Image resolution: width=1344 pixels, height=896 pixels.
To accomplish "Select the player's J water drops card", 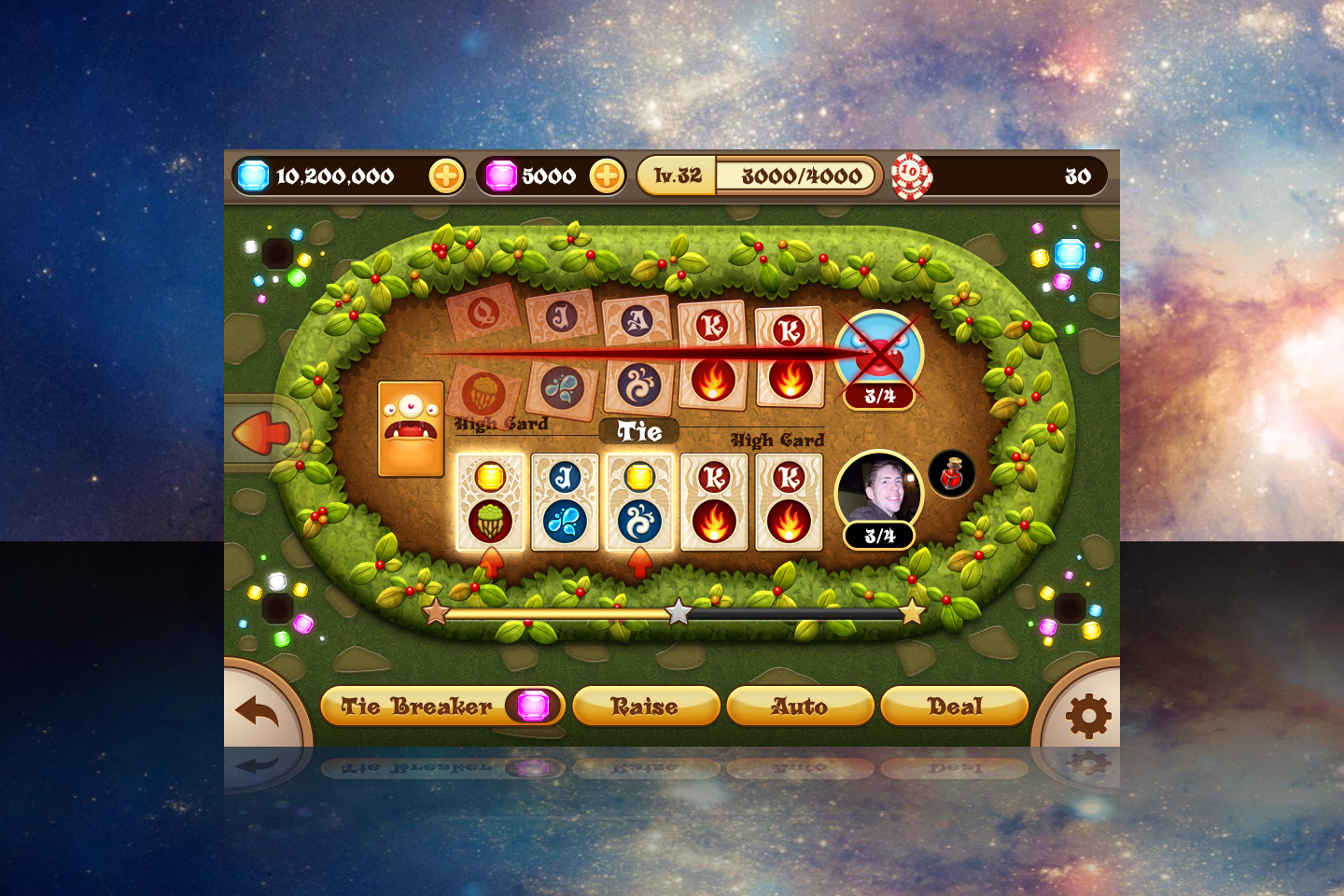I will click(565, 502).
